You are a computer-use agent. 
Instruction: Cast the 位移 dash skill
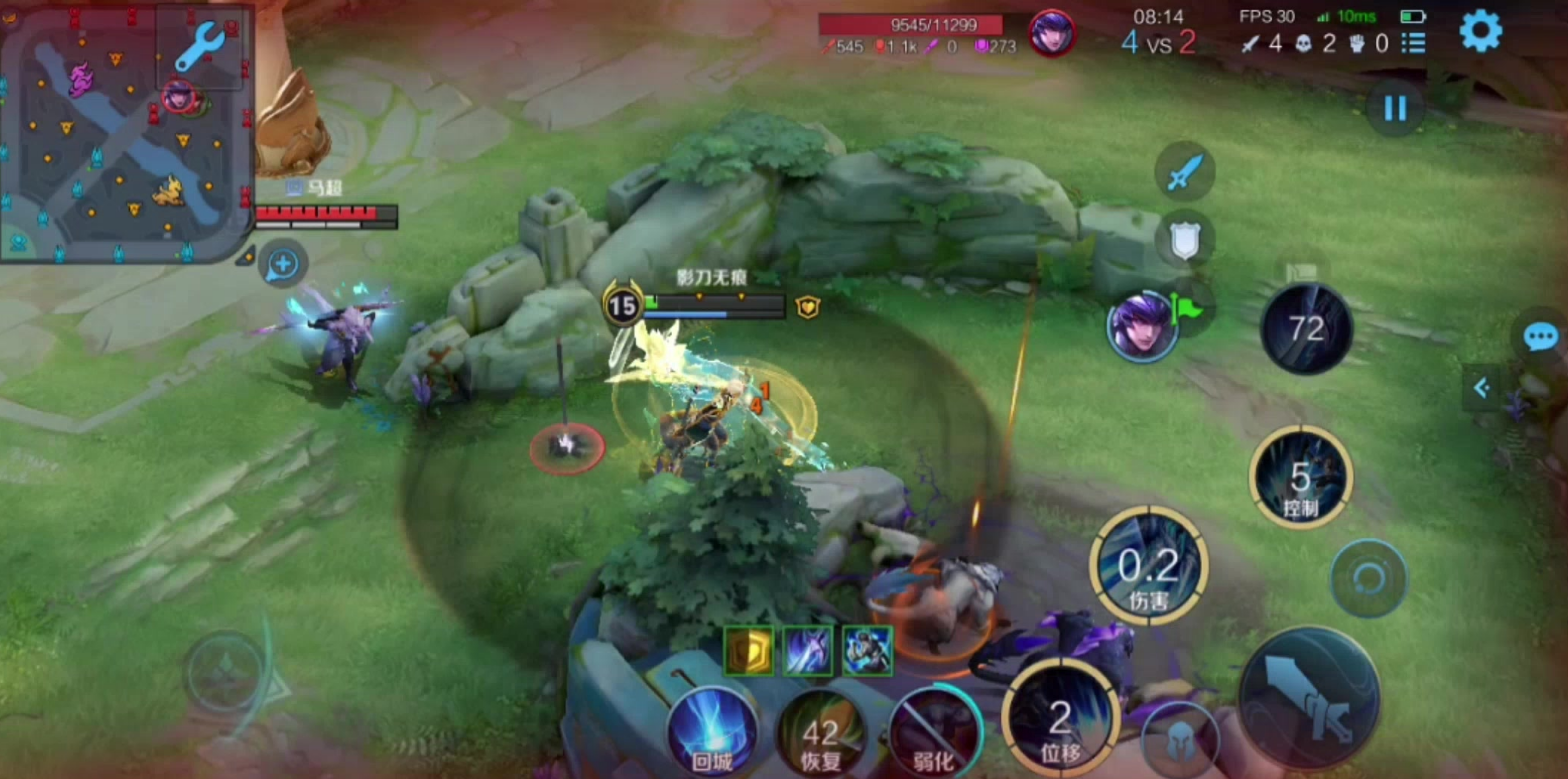(x=1059, y=720)
